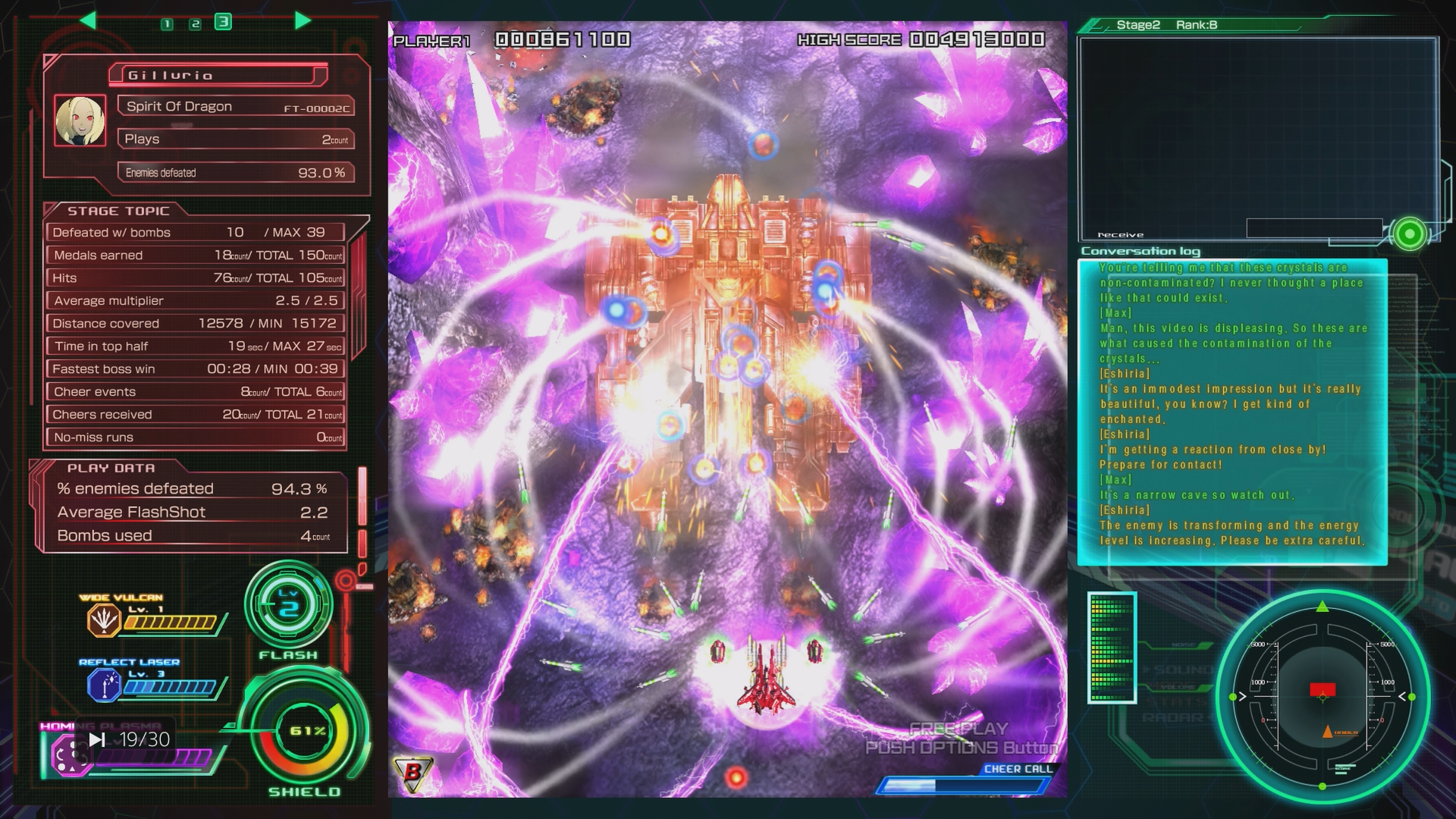The height and width of the screenshot is (819, 1456).
Task: Click the Gilluria pilot portrait
Action: click(80, 121)
